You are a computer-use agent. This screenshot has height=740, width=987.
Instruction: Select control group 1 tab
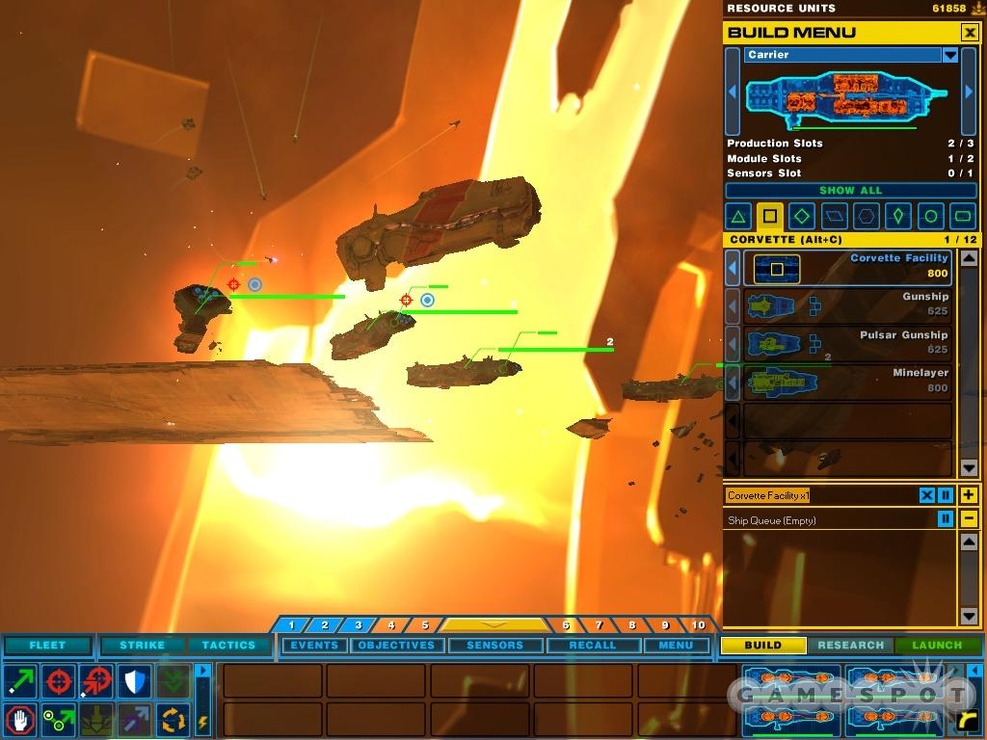tap(291, 625)
